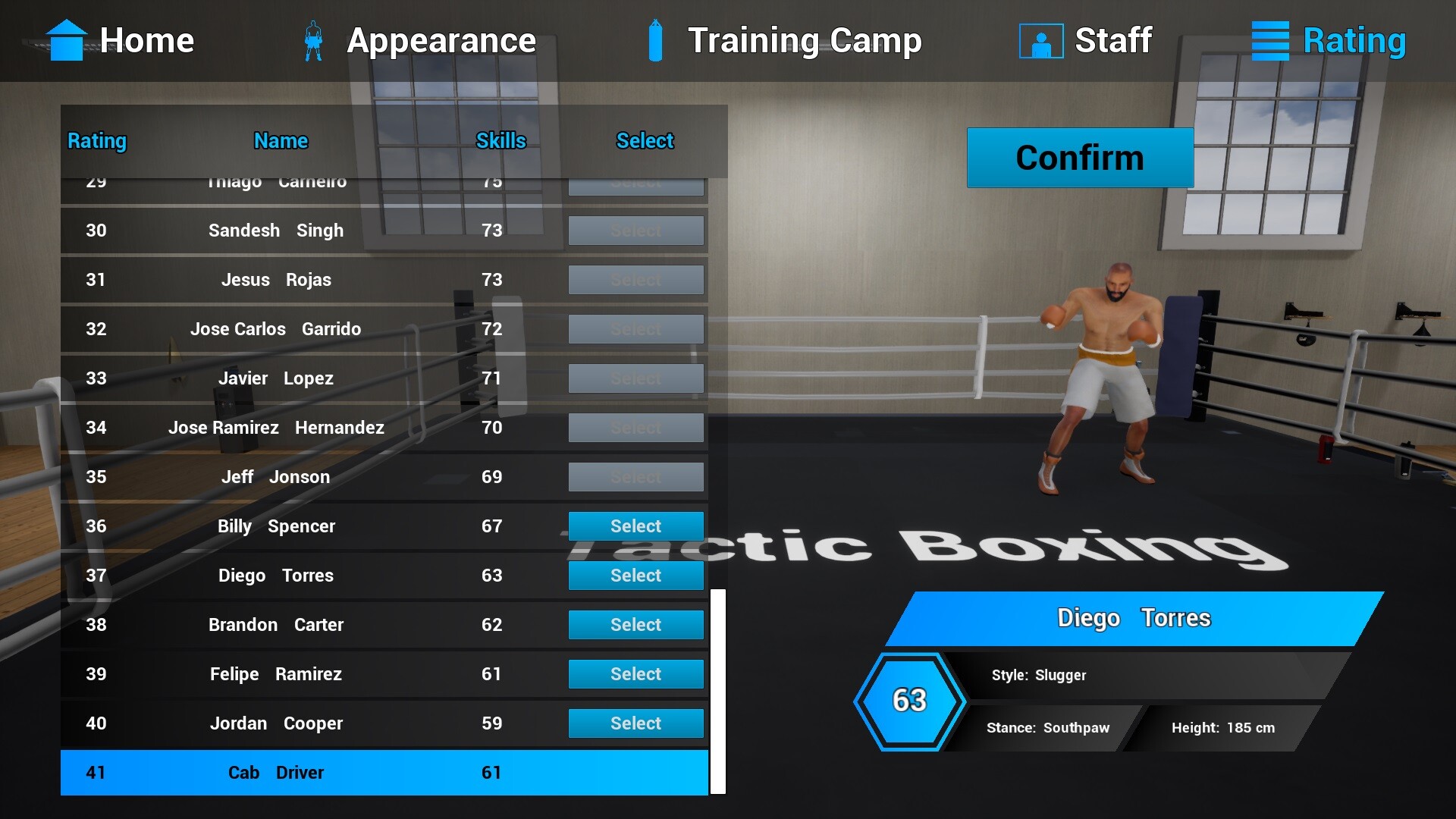Open the Name column header
Screen dimensions: 1456x819
[x=280, y=141]
